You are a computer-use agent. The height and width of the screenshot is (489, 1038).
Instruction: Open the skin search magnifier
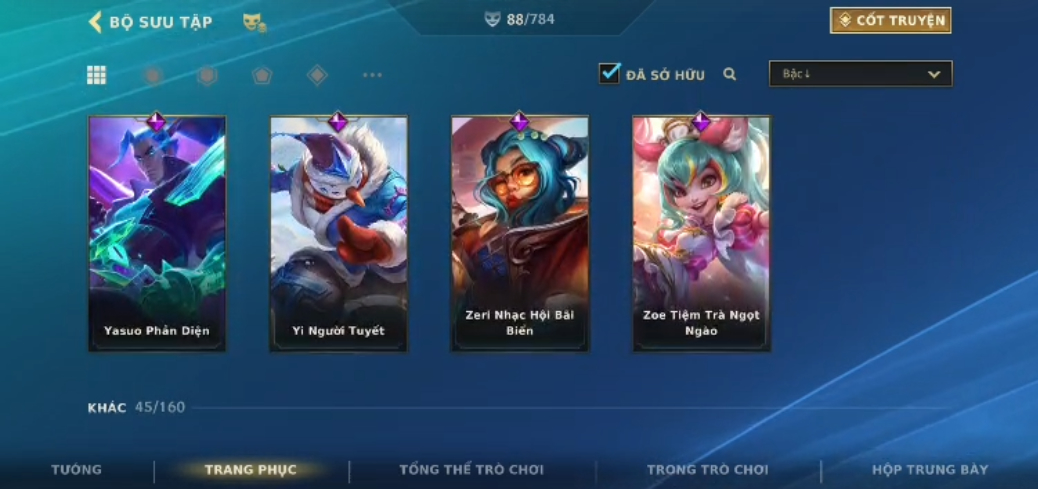[730, 74]
